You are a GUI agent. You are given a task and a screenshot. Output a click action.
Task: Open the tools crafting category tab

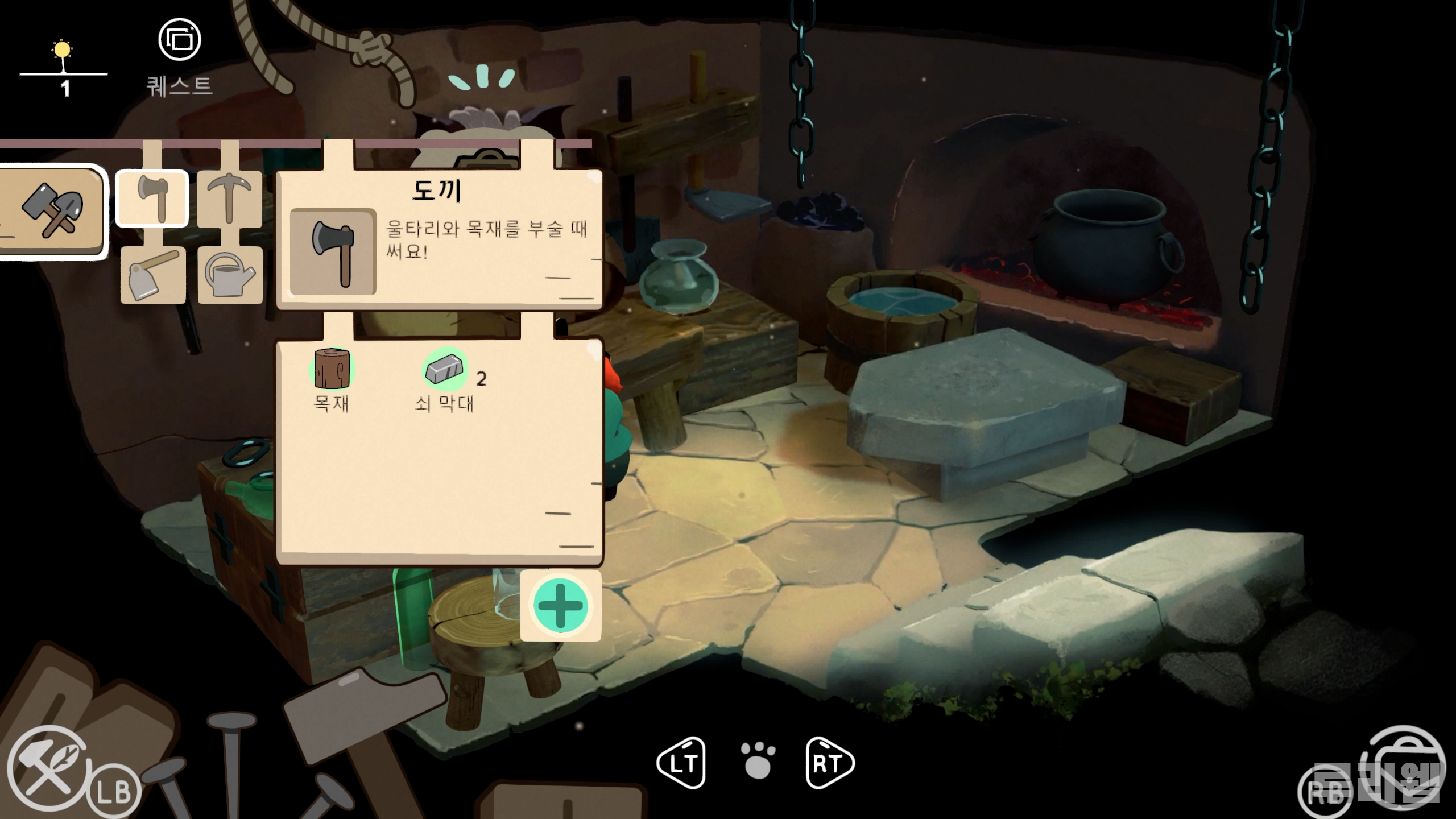pos(52,212)
